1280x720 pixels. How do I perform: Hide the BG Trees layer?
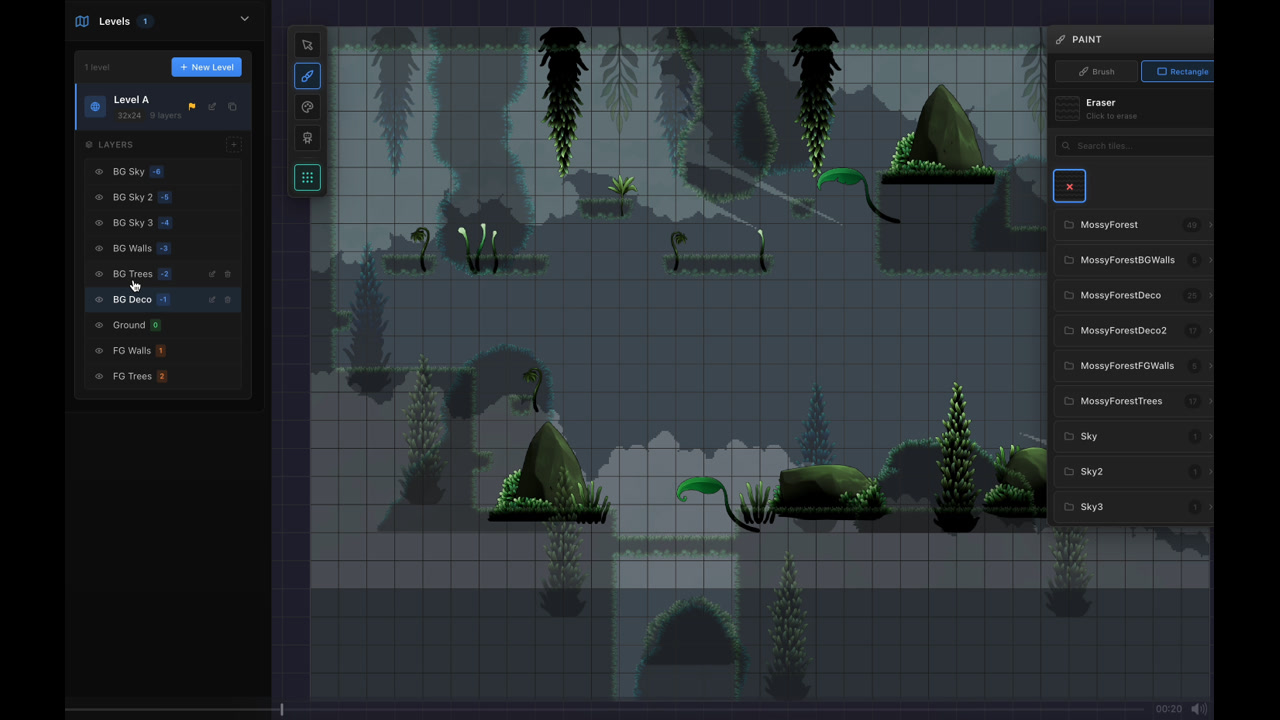click(x=98, y=273)
